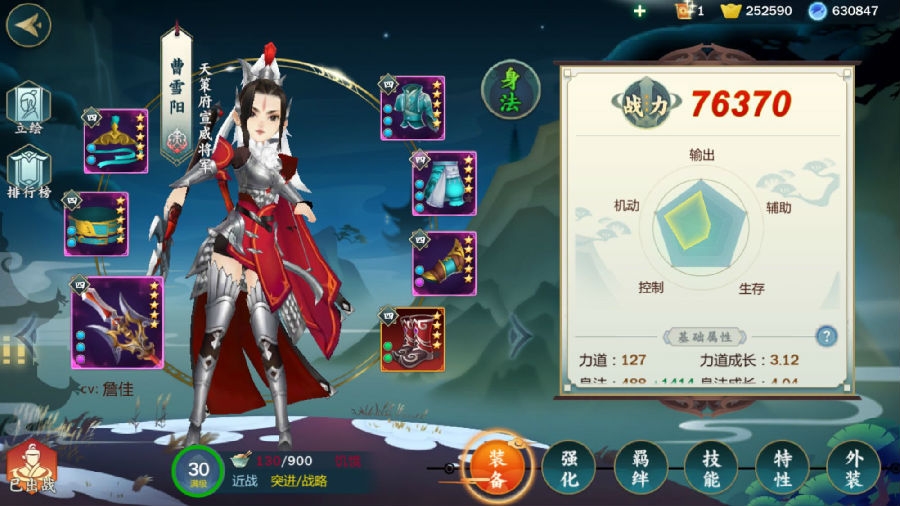Select the helmet equipment slot
The image size is (900, 506).
pyautogui.click(x=116, y=142)
